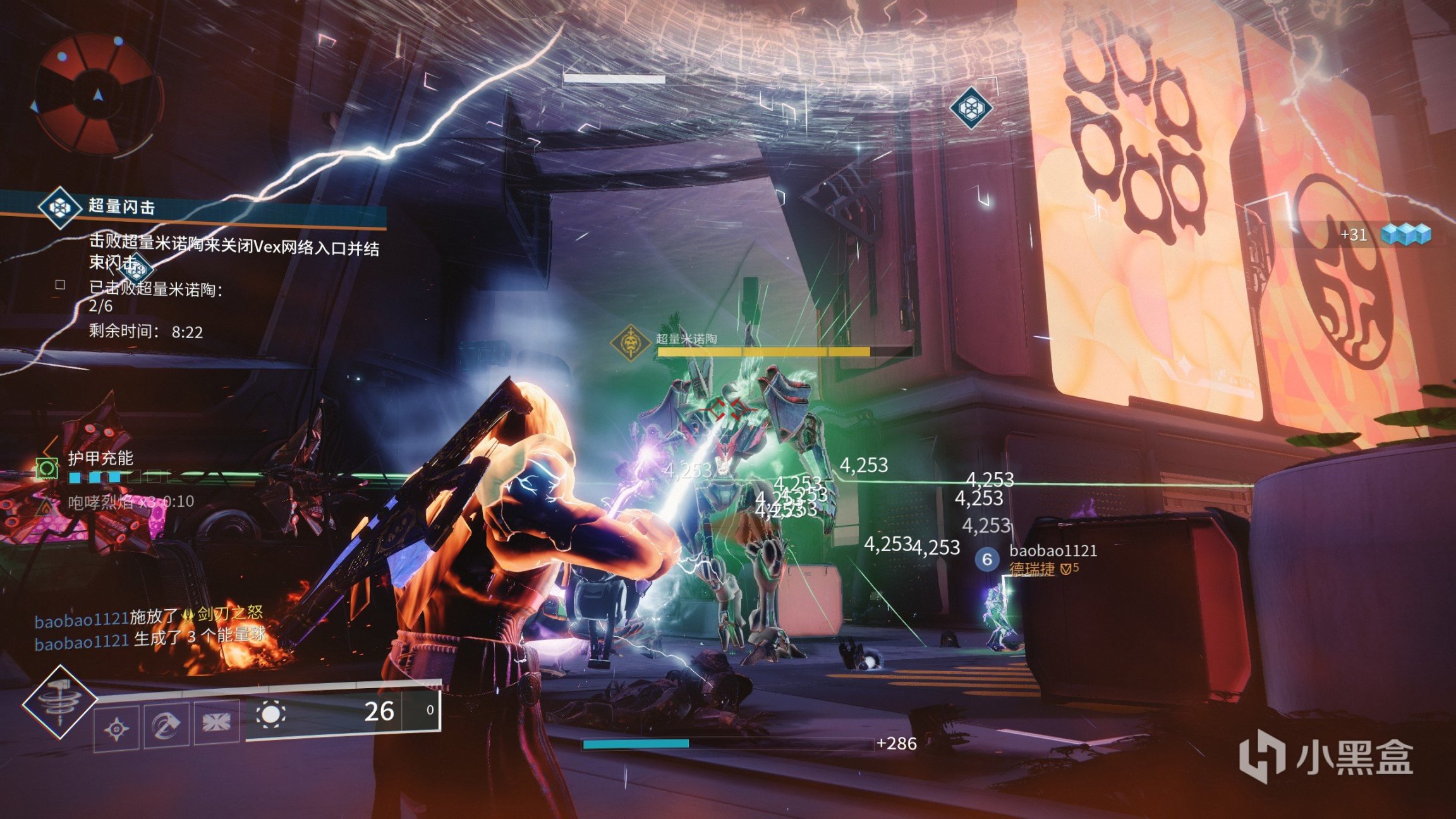1456x819 pixels.
Task: Open the baobao1121 剑刃之怒 feed message
Action: tap(149, 617)
